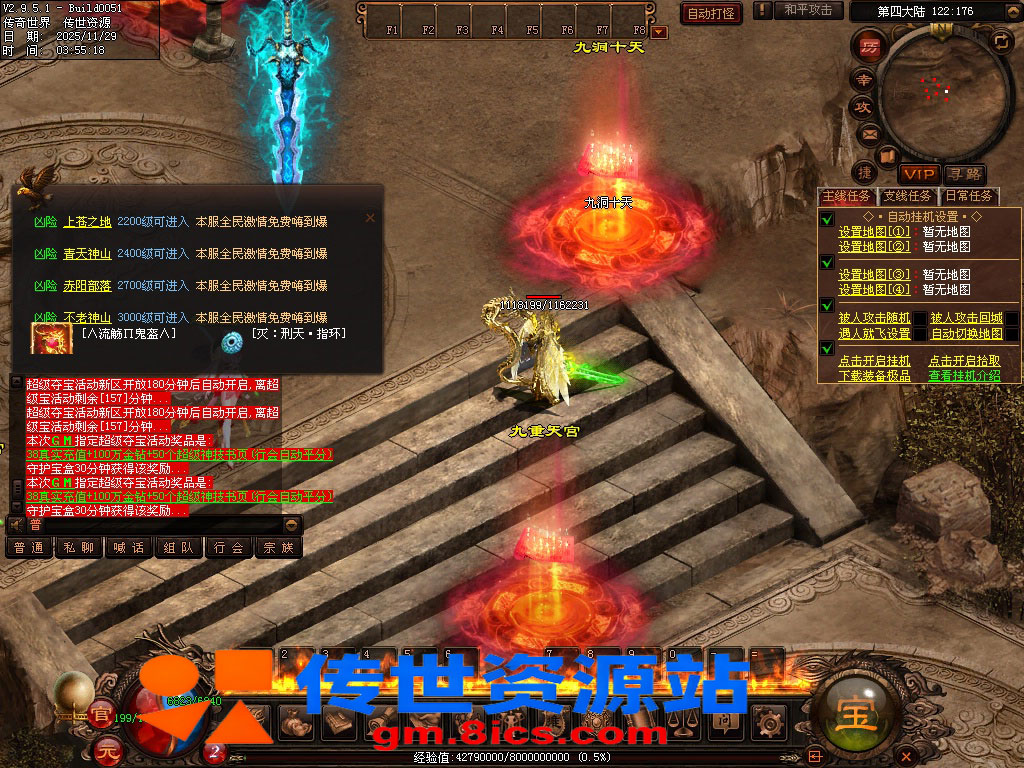Viewport: 1024px width, 768px height.
Task: Enable auto-pickup via 点击开启拾取
Action: pos(964,361)
